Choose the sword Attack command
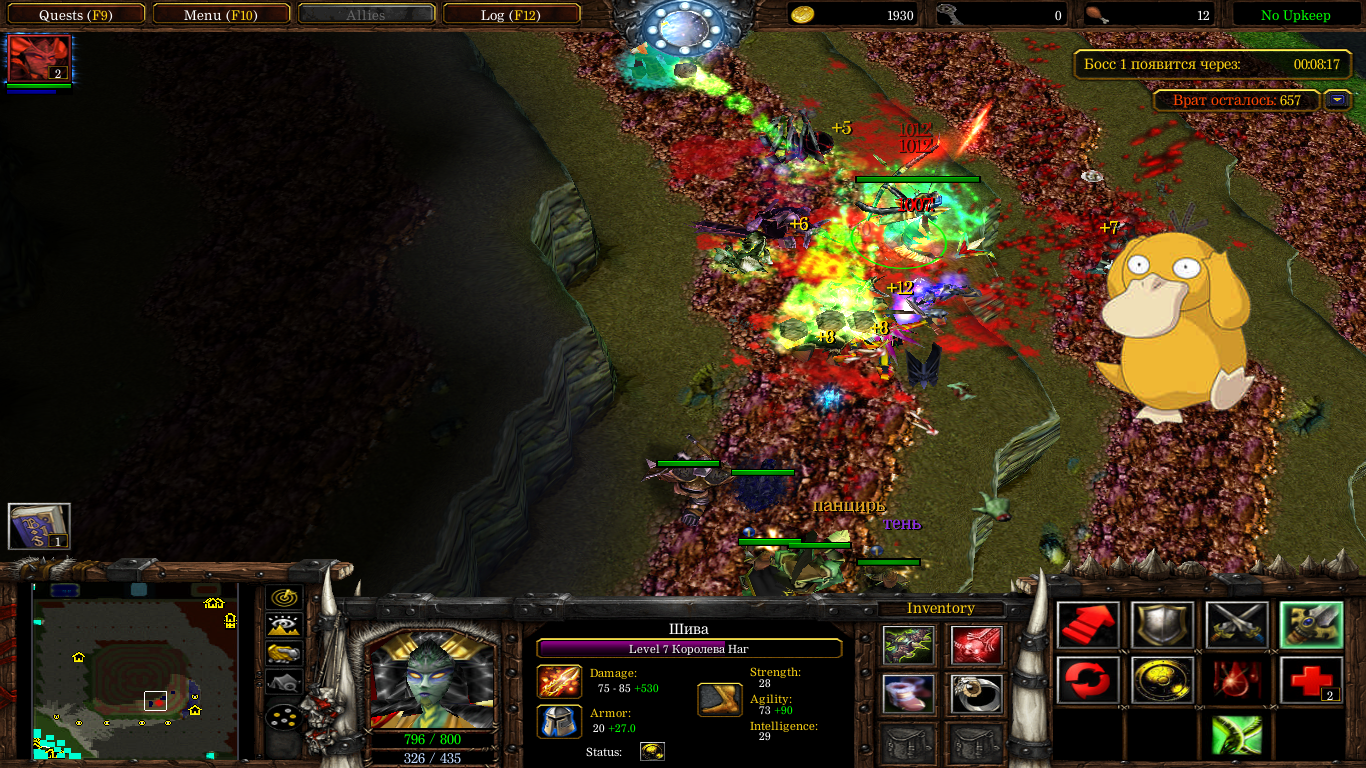This screenshot has height=768, width=1366. 1237,626
